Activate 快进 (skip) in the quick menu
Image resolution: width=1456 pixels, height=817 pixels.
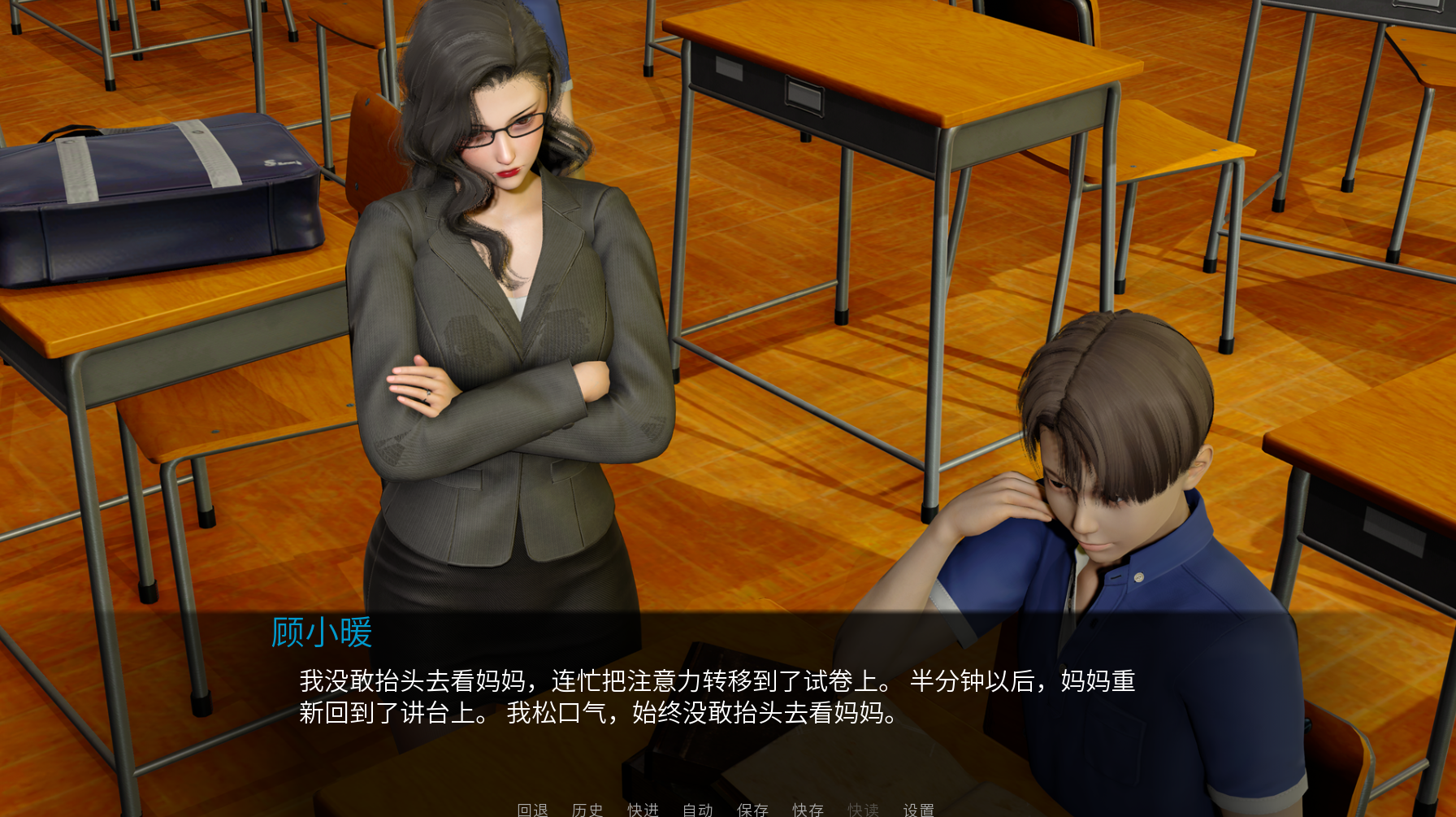(643, 810)
